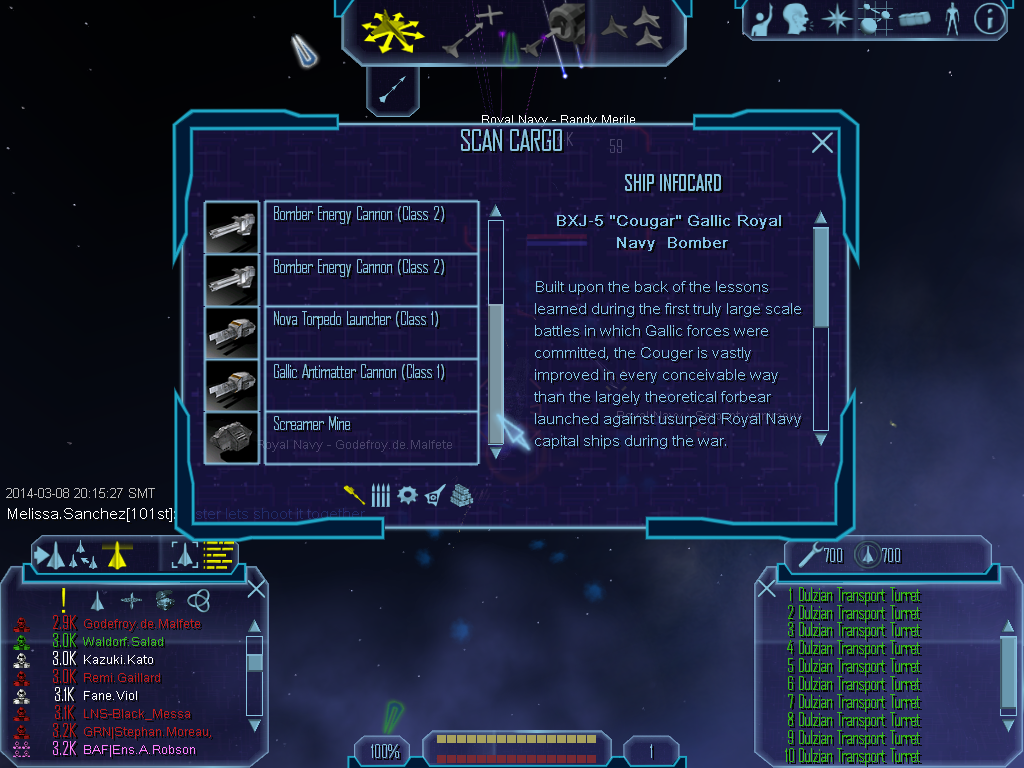This screenshot has width=1024, height=768.
Task: Open the navigation map icon
Action: [874, 19]
